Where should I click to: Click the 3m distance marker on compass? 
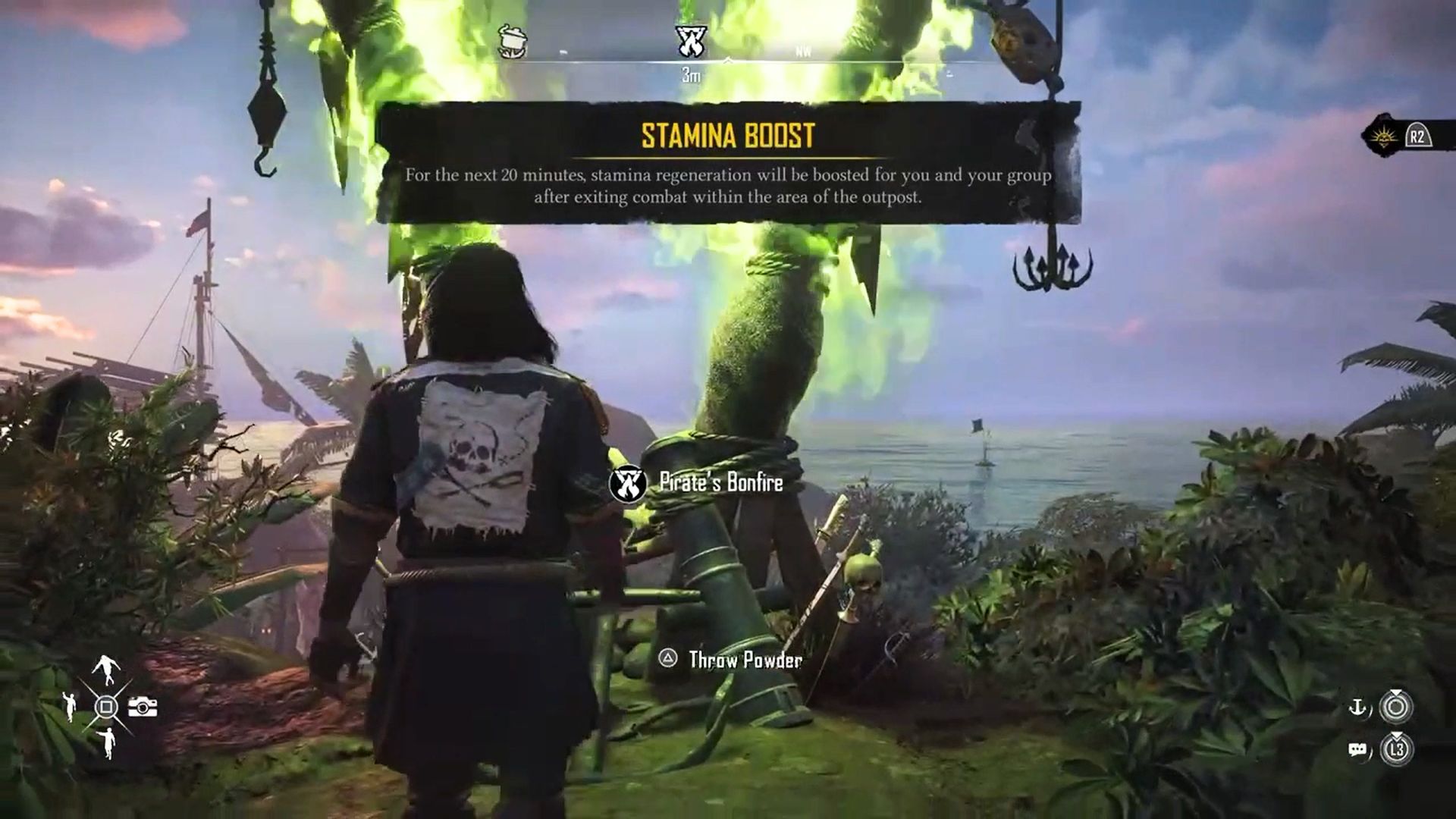click(x=692, y=73)
